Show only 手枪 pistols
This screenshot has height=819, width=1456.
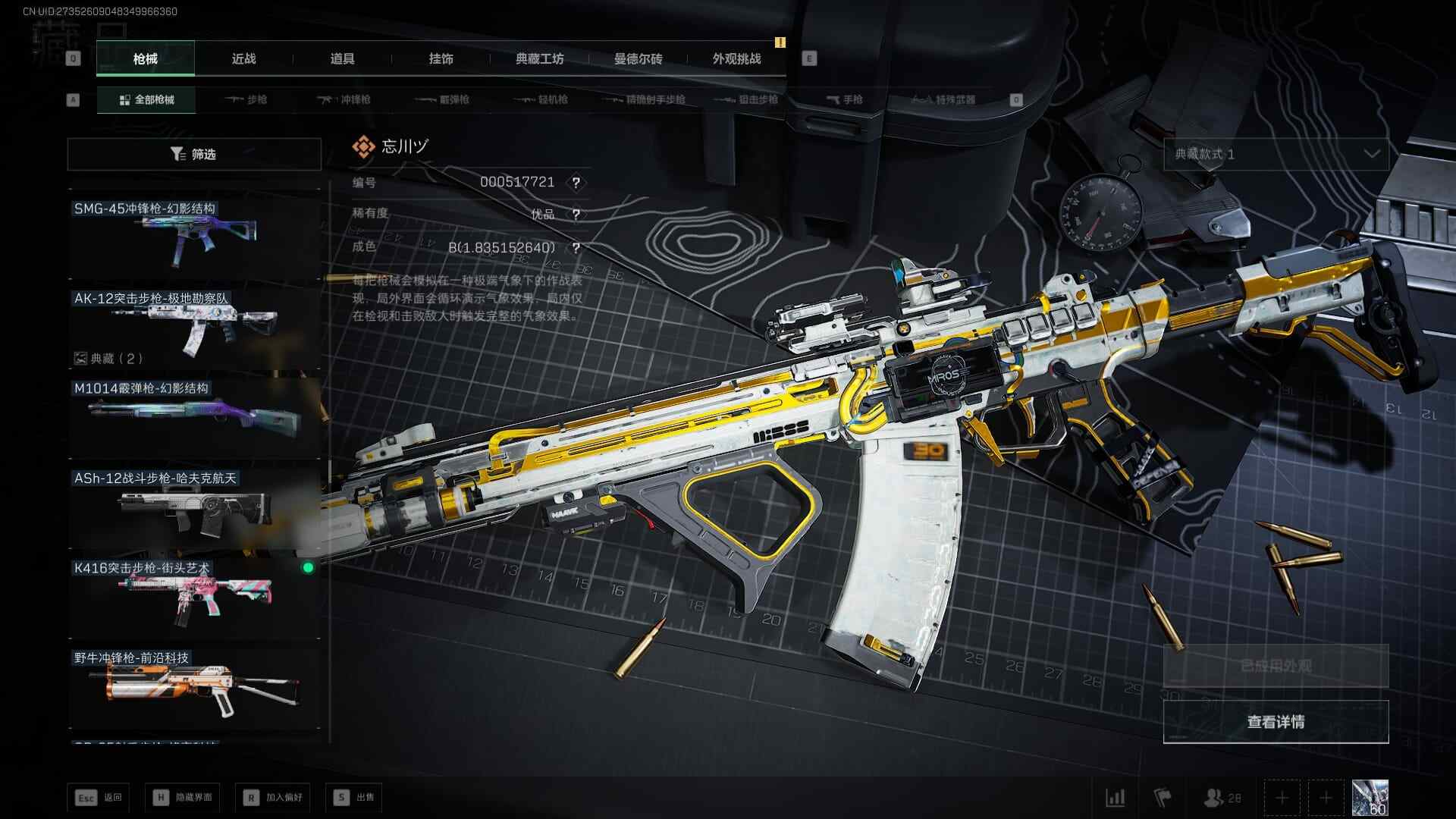pyautogui.click(x=844, y=99)
